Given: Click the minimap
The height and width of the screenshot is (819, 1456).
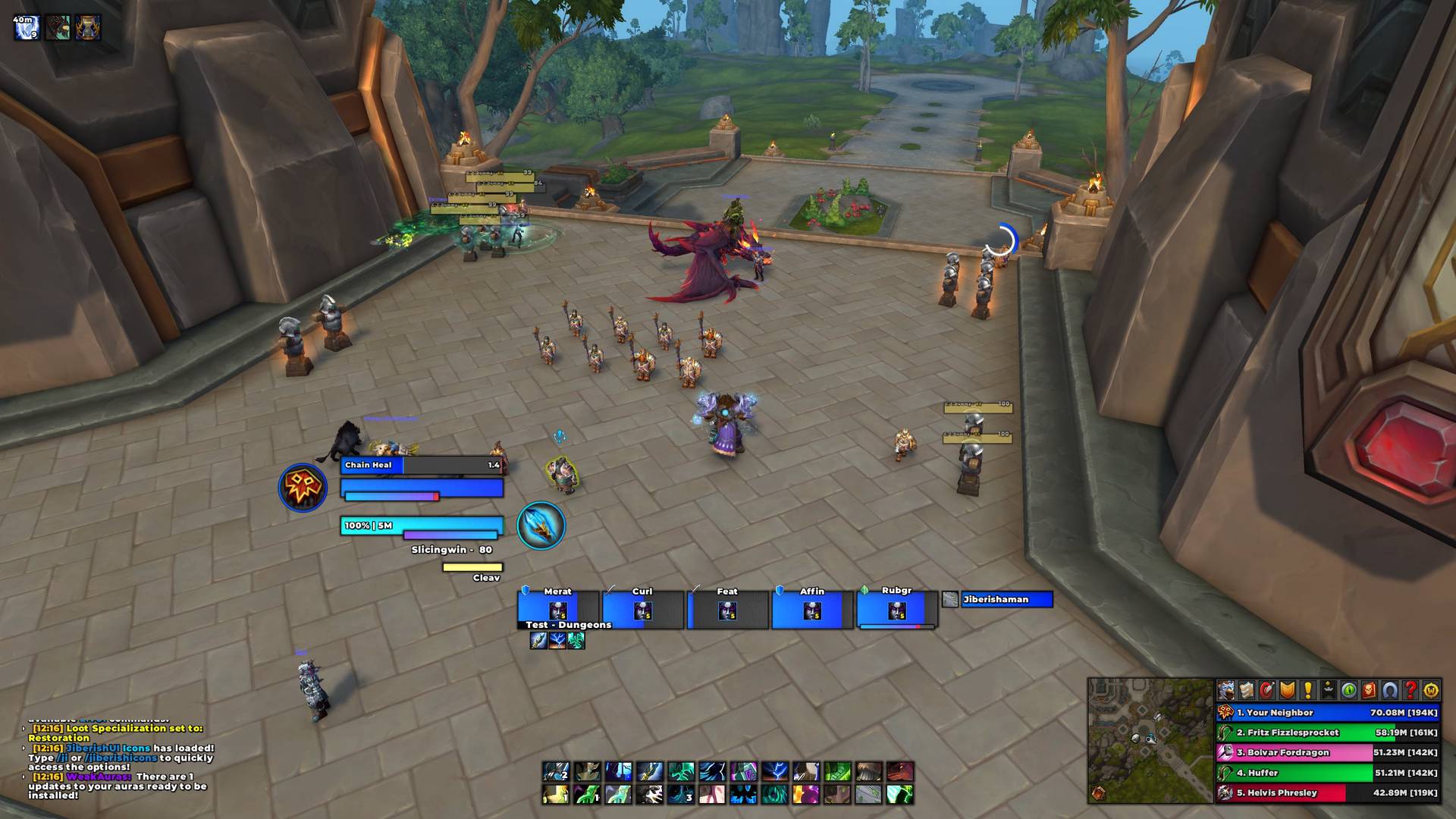Looking at the screenshot, I should tap(1150, 740).
